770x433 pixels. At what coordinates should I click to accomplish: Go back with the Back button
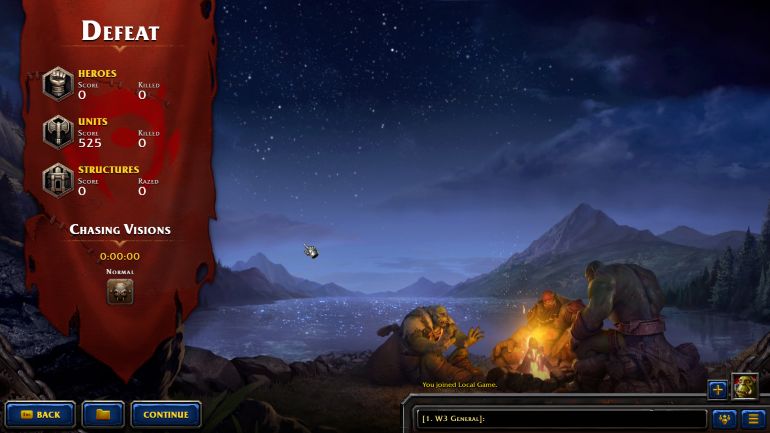(40, 414)
